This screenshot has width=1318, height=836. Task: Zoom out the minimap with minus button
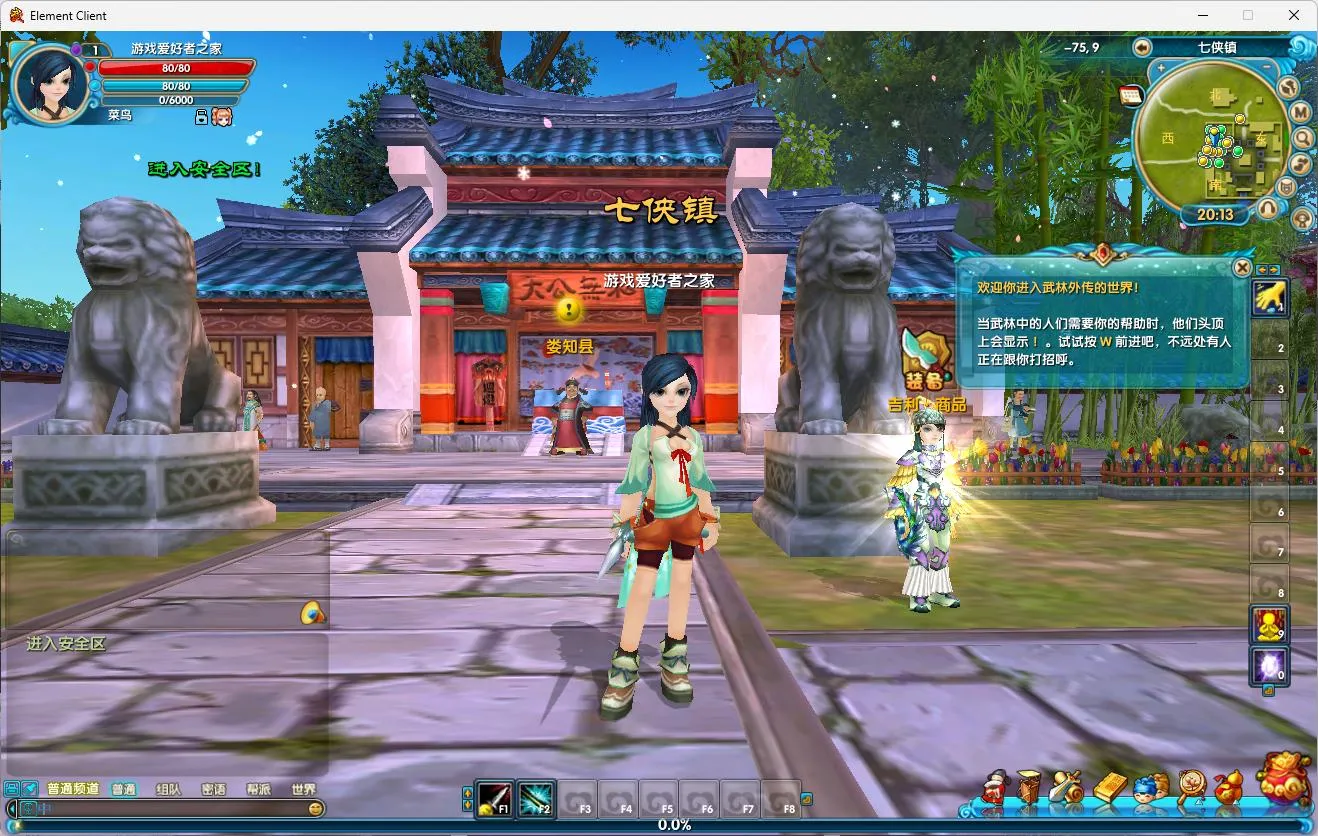[1268, 70]
